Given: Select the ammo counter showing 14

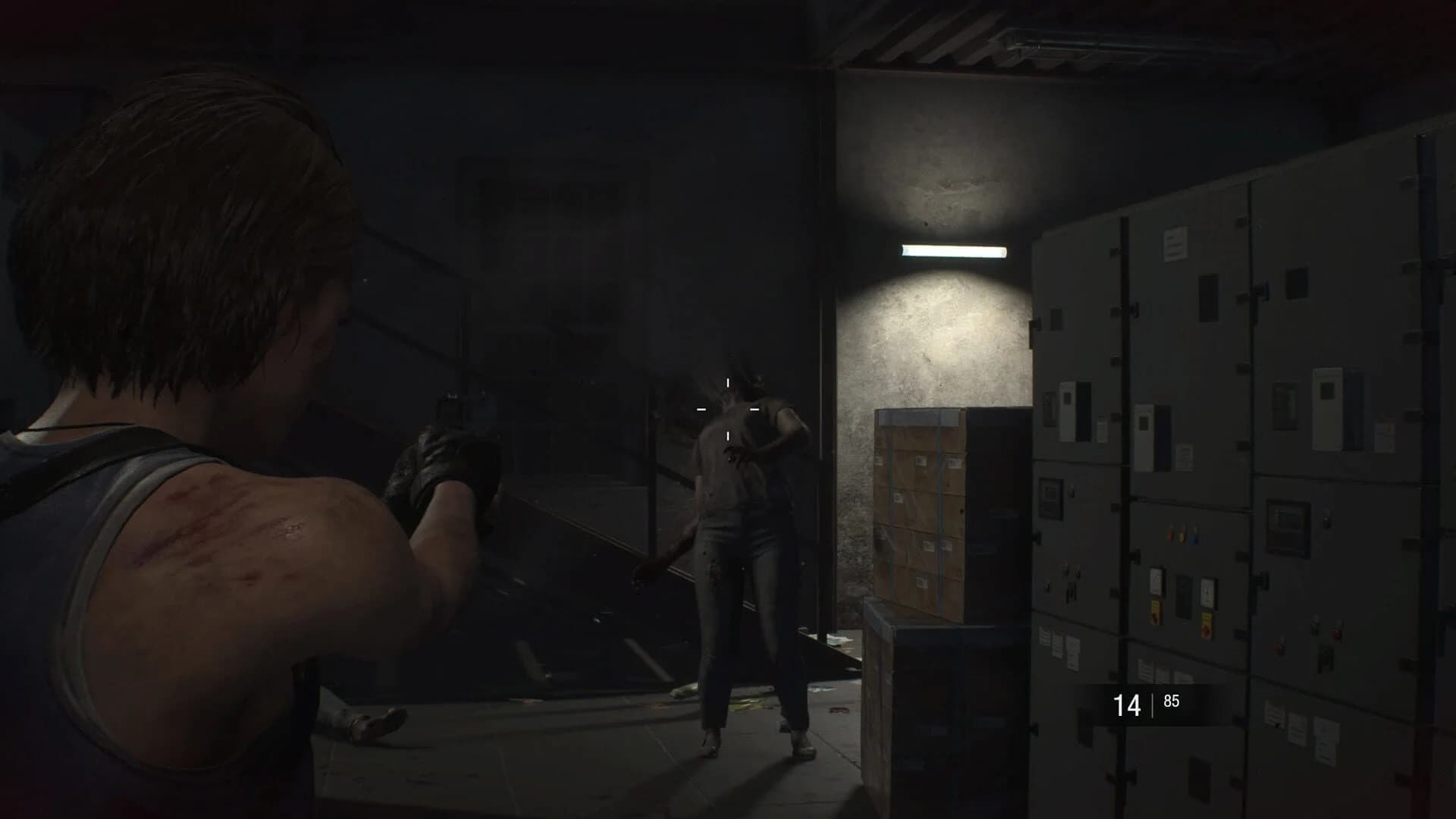Looking at the screenshot, I should tap(1128, 703).
